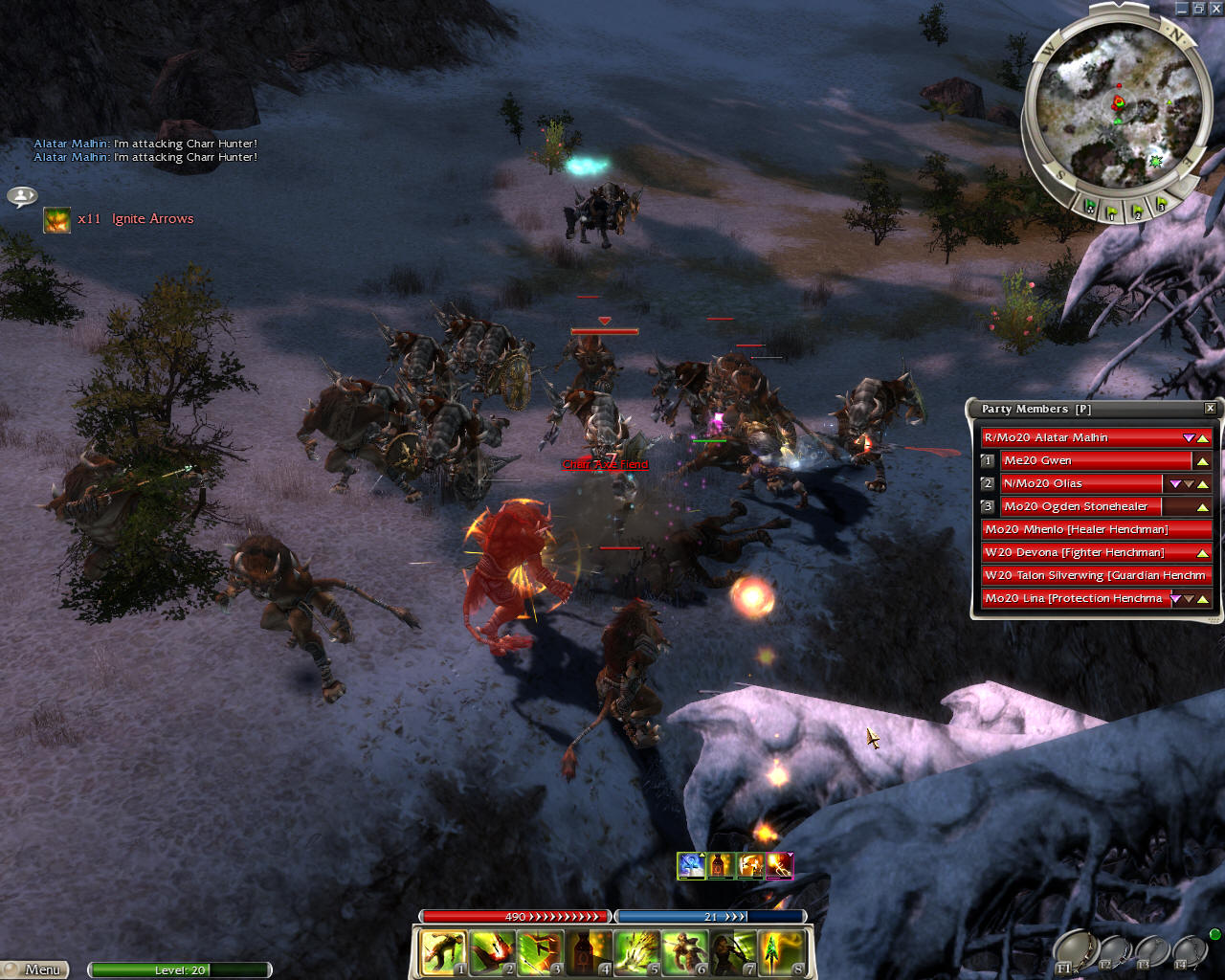1225x980 pixels.
Task: Select Alatar Malhin in the party list
Action: (x=1081, y=437)
